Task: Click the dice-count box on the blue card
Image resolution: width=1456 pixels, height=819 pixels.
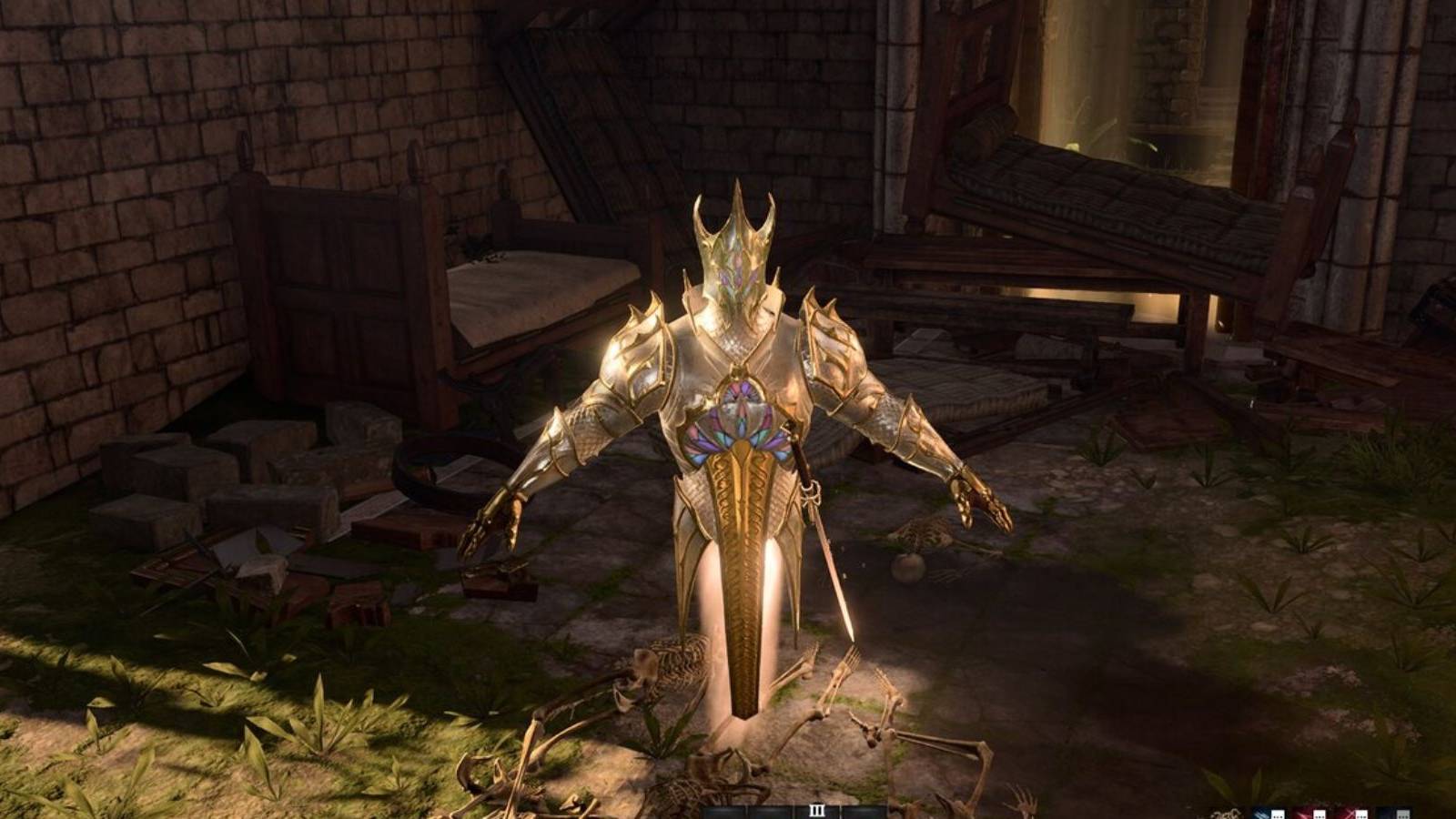Action: 1277,813
